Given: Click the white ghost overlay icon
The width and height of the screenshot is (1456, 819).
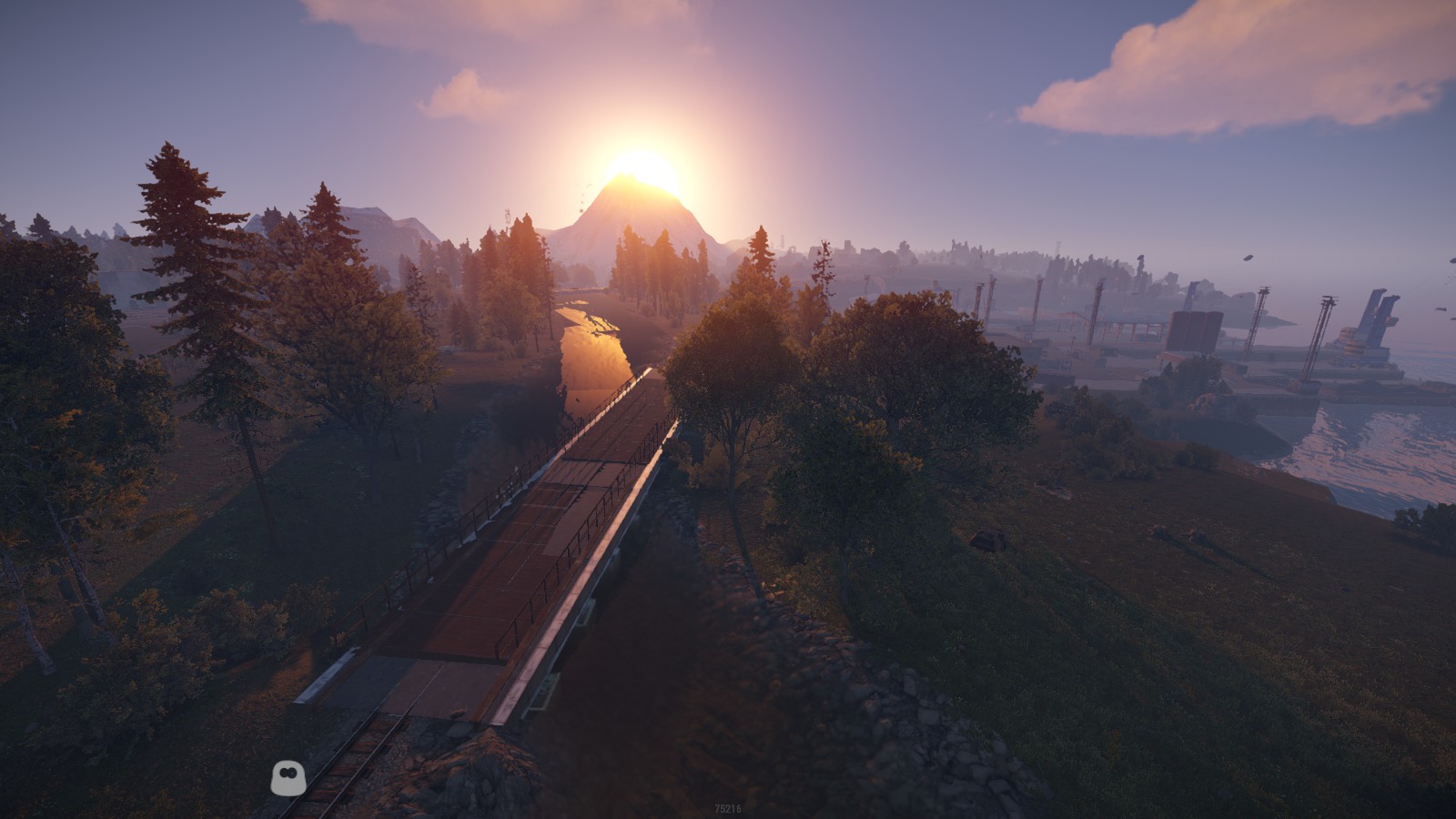Looking at the screenshot, I should tap(288, 776).
